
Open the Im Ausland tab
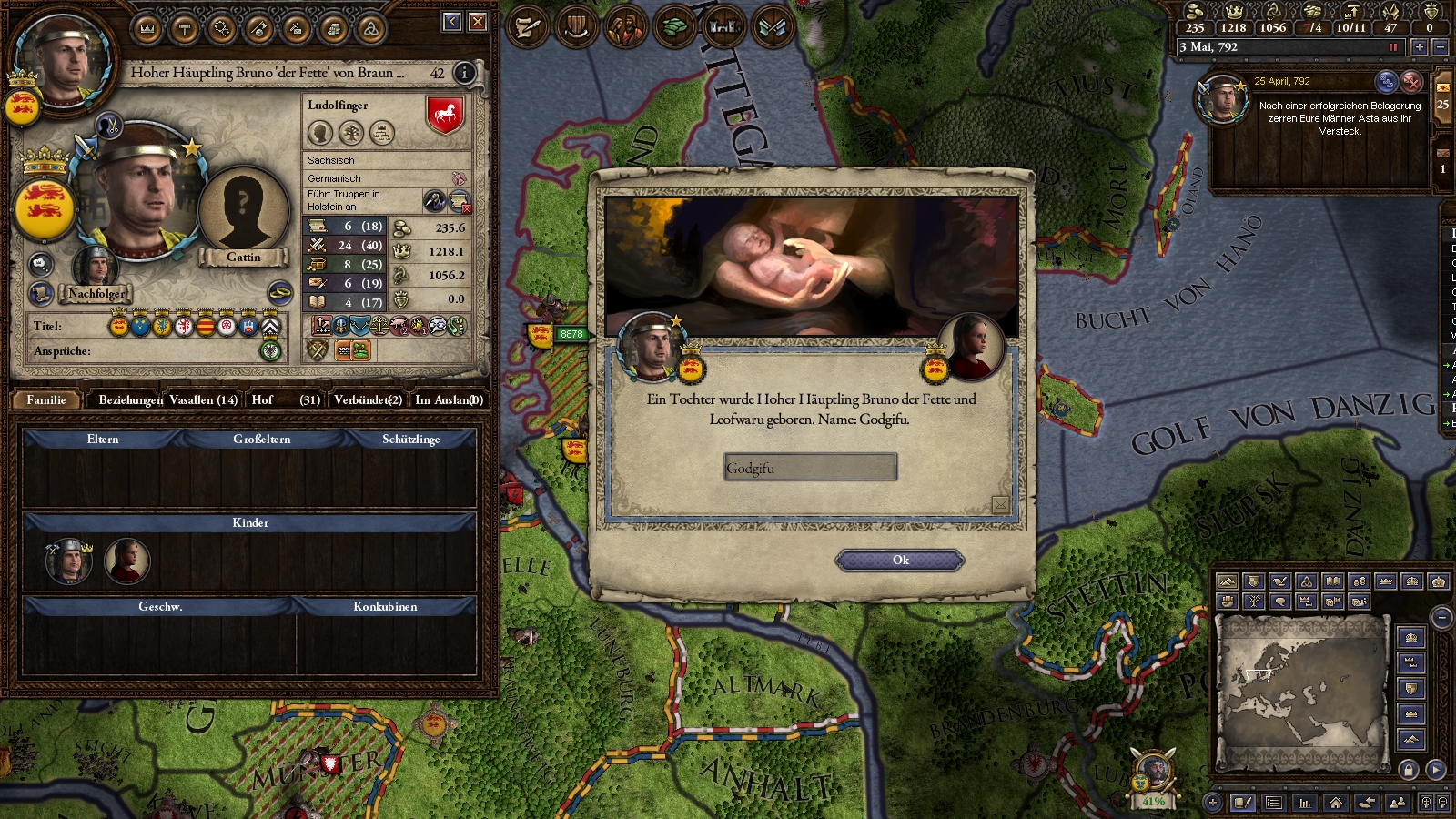click(x=449, y=399)
